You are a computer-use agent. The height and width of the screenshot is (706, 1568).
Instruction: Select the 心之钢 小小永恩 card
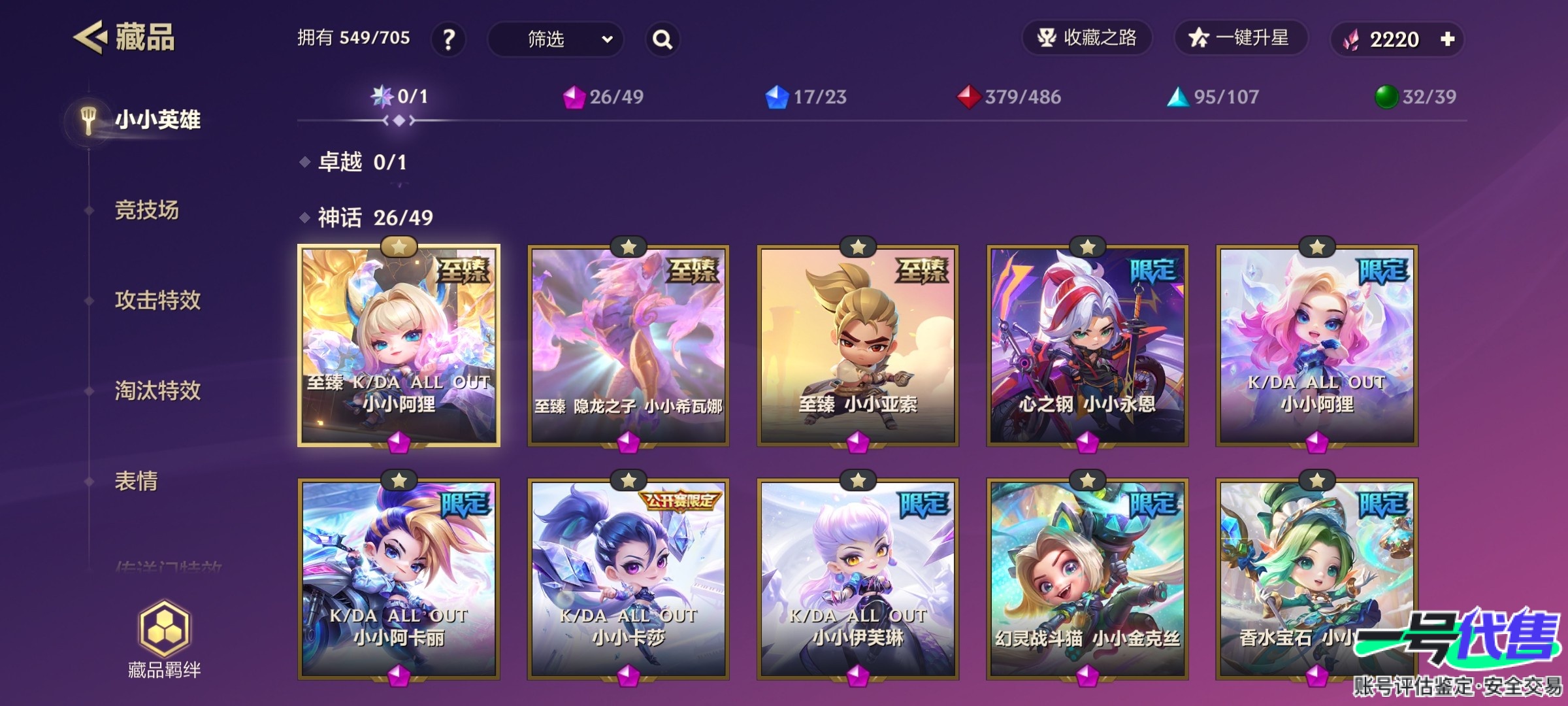click(1087, 346)
